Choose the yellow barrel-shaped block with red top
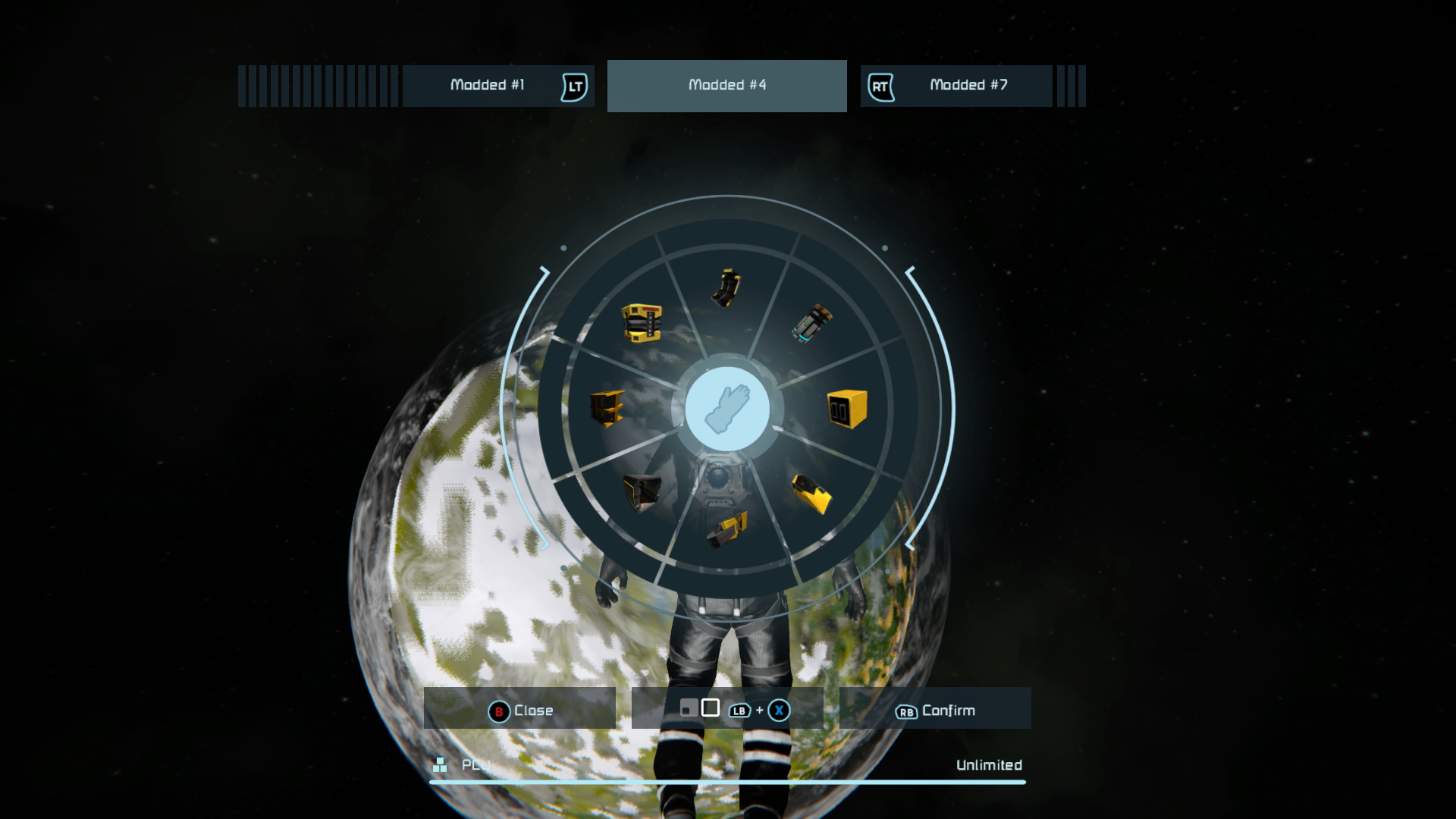The height and width of the screenshot is (819, 1456). click(642, 323)
